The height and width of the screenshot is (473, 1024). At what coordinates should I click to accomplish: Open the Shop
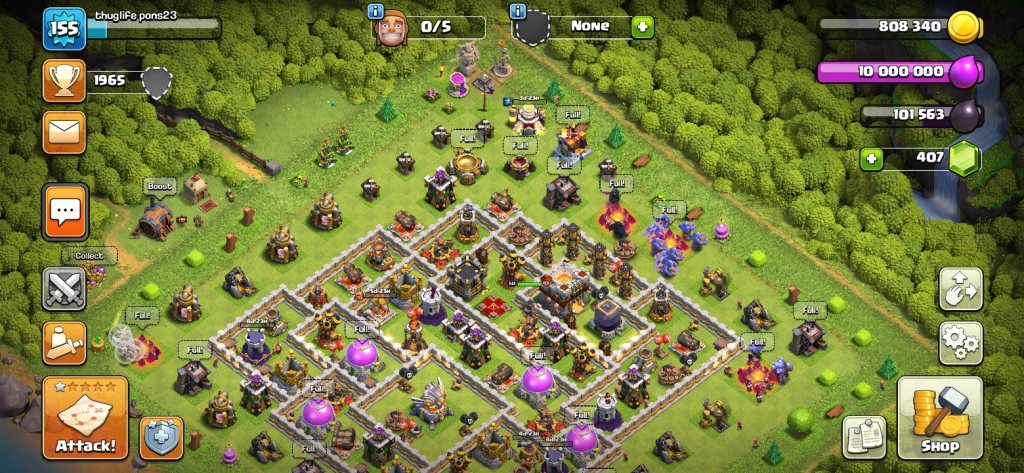pyautogui.click(x=939, y=417)
